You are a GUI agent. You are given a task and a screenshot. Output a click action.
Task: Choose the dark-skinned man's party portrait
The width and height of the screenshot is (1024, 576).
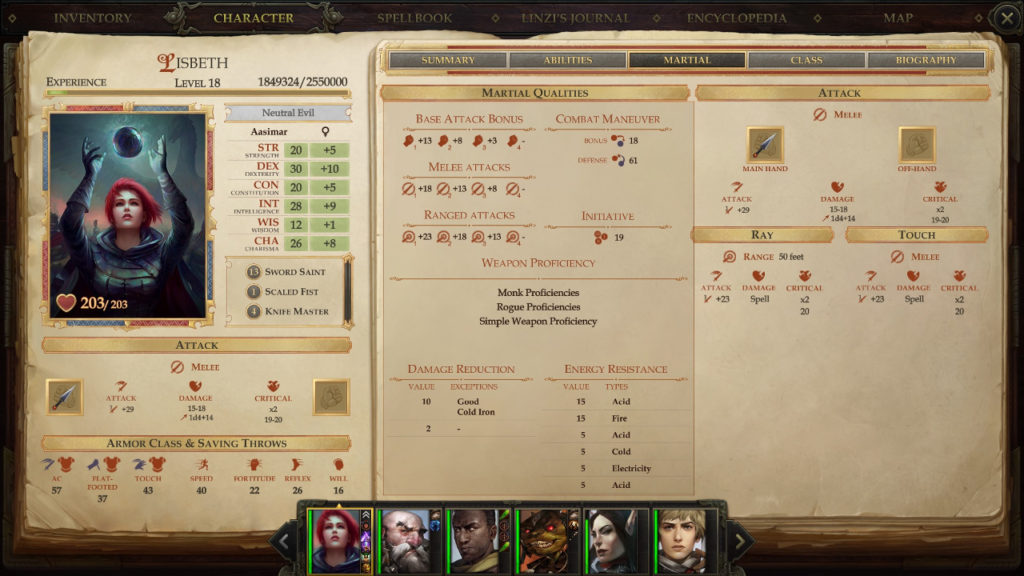pyautogui.click(x=478, y=541)
